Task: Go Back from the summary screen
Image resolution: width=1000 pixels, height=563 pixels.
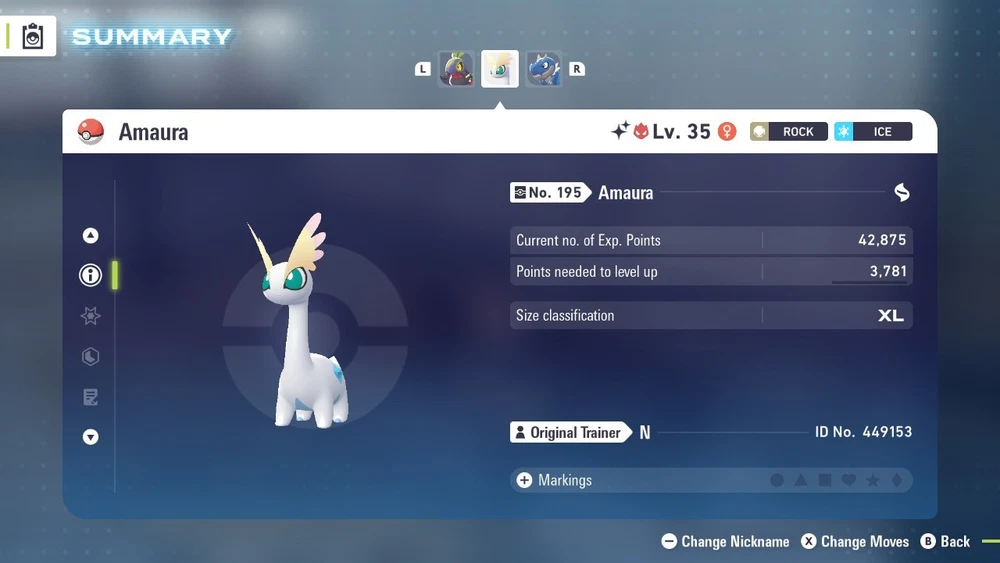Action: pos(945,541)
